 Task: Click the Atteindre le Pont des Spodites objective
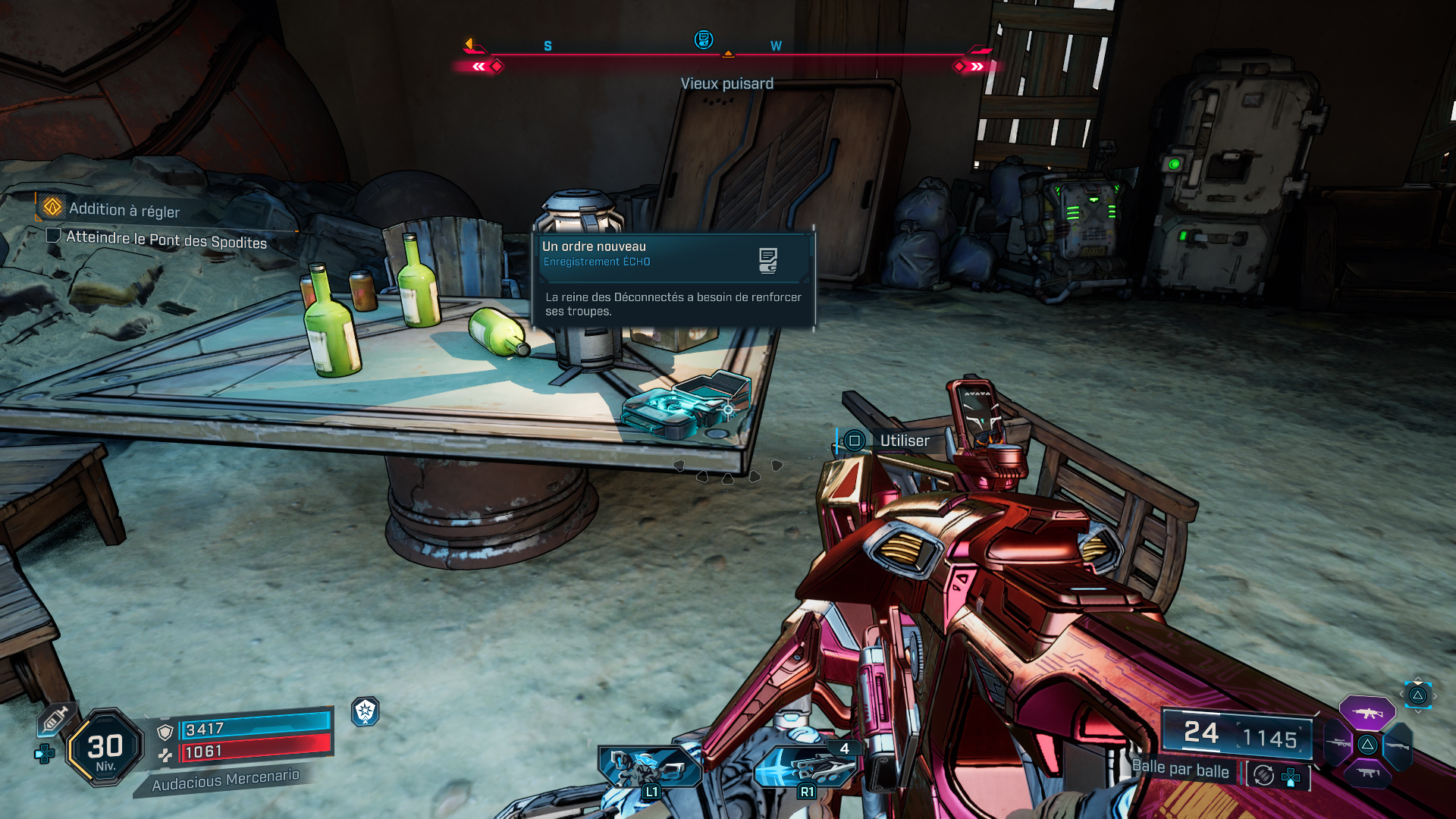[x=165, y=240]
